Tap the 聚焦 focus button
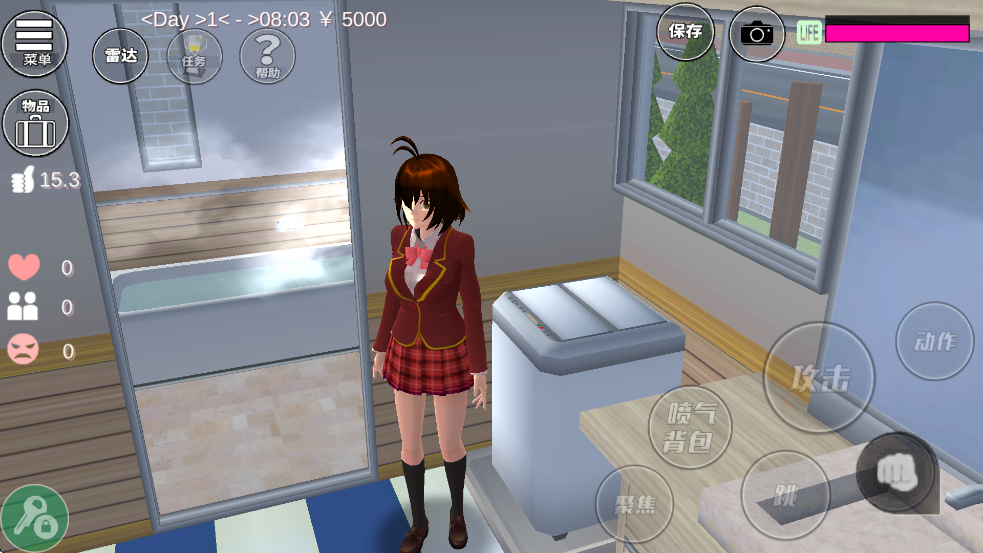The image size is (983, 553). [x=634, y=503]
